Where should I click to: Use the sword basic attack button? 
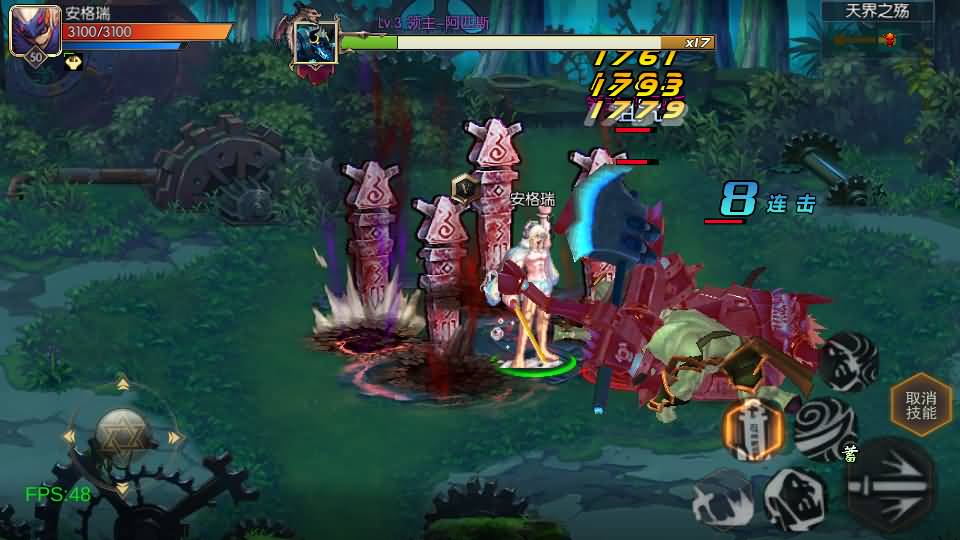(891, 484)
